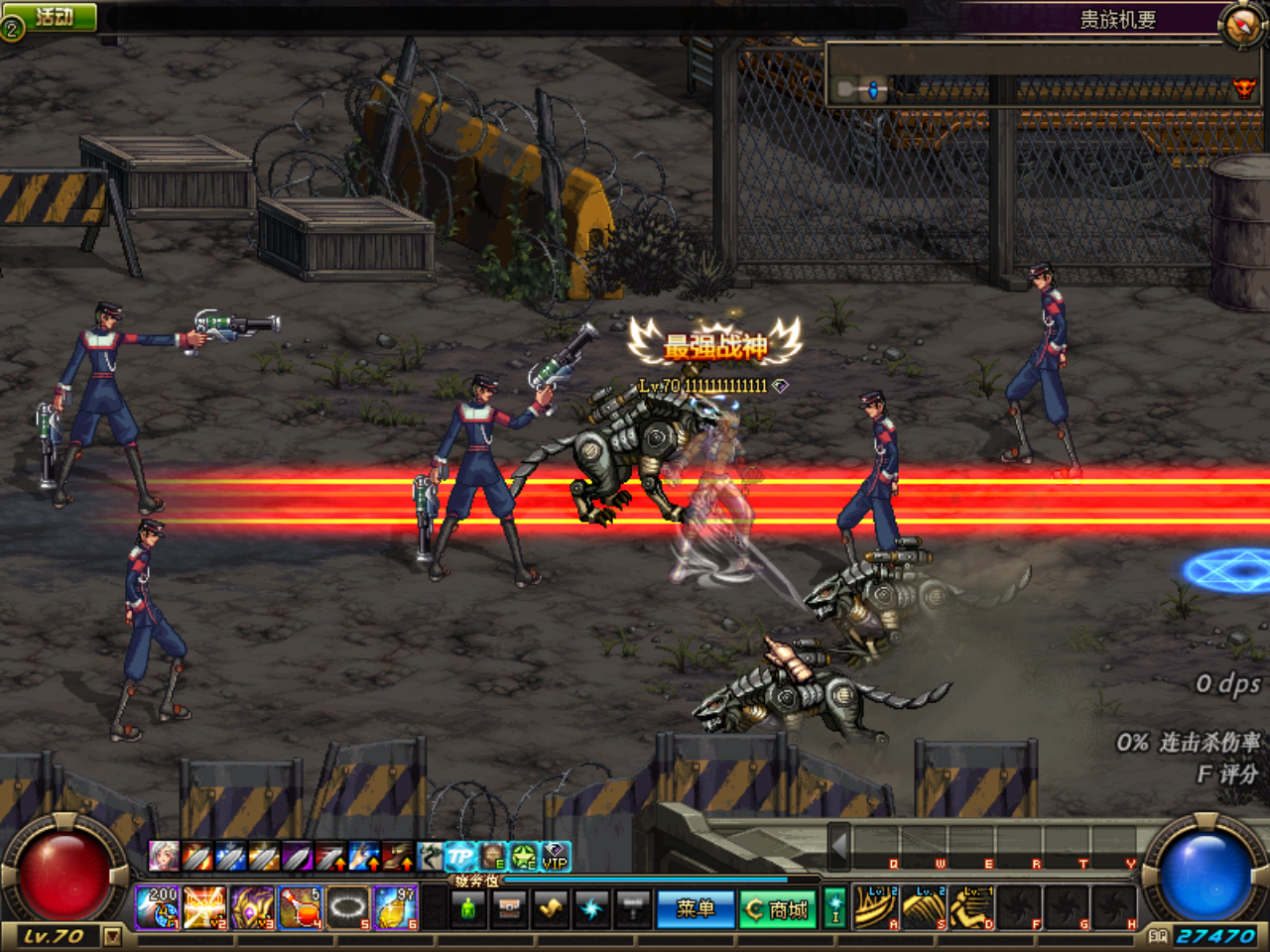Click the gold coin item in quickslot 6
Viewport: 1270px width, 952px height.
(395, 908)
